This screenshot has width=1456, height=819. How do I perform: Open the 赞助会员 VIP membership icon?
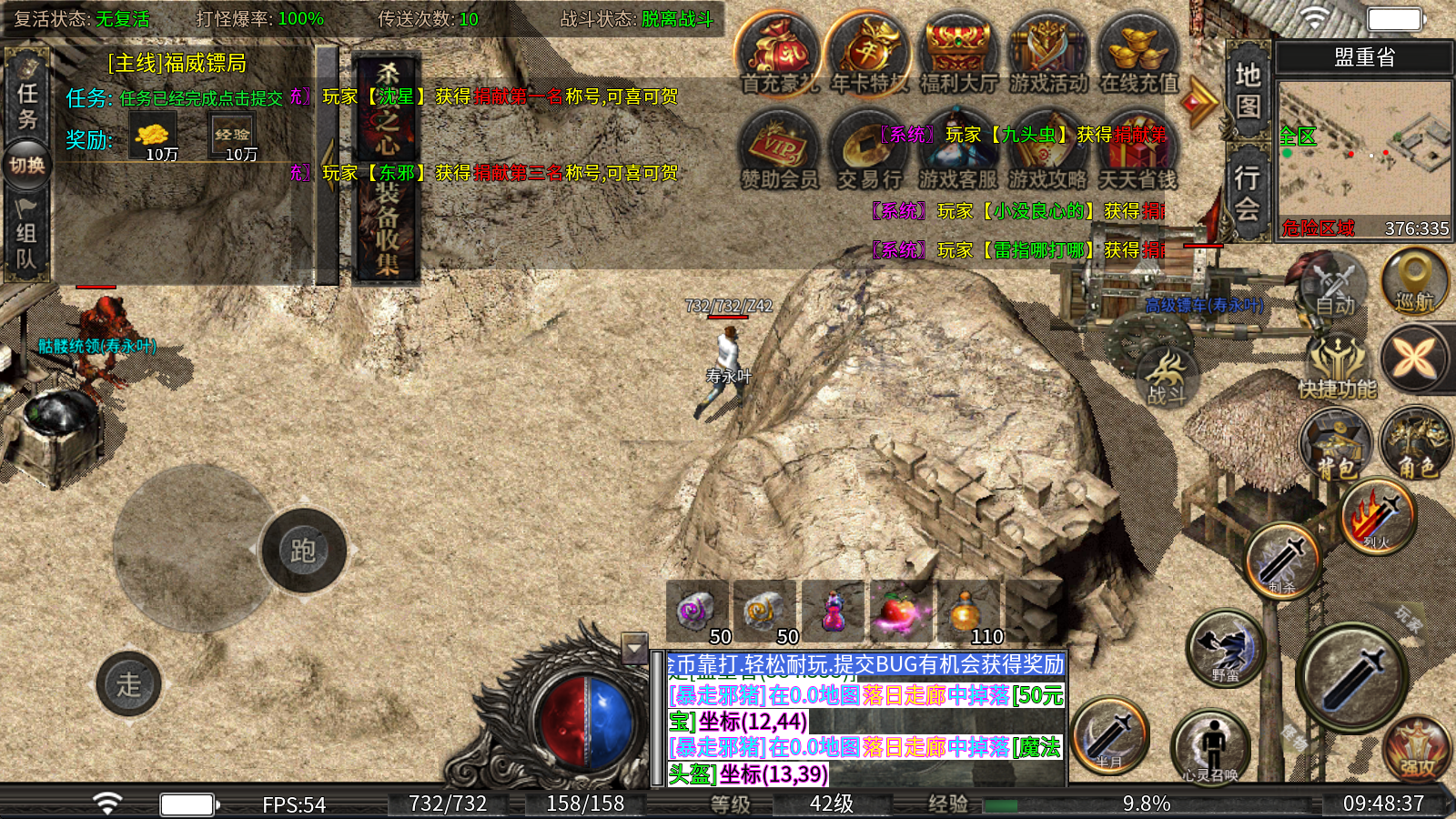tap(779, 151)
